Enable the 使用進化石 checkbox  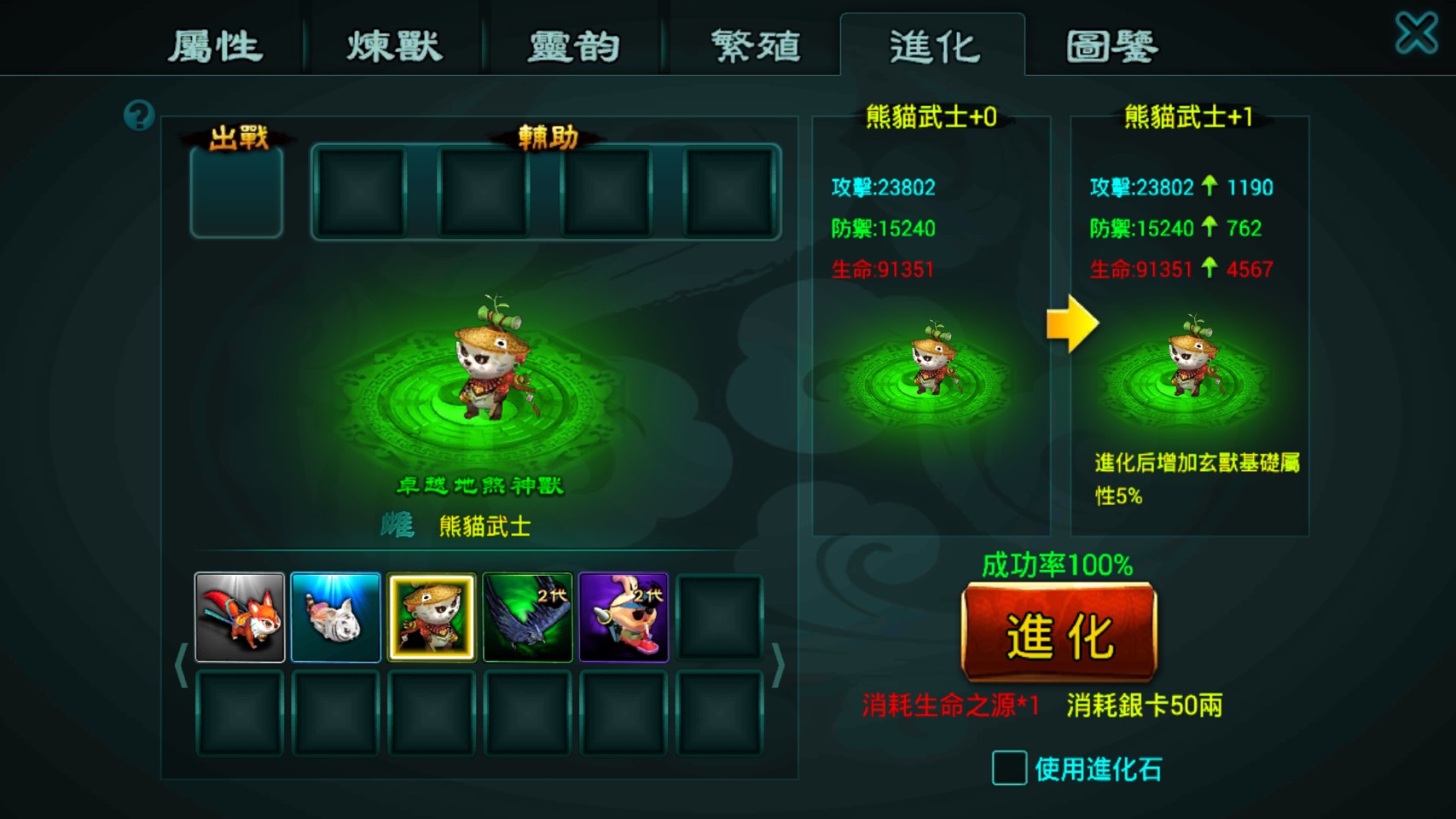pos(1009,767)
